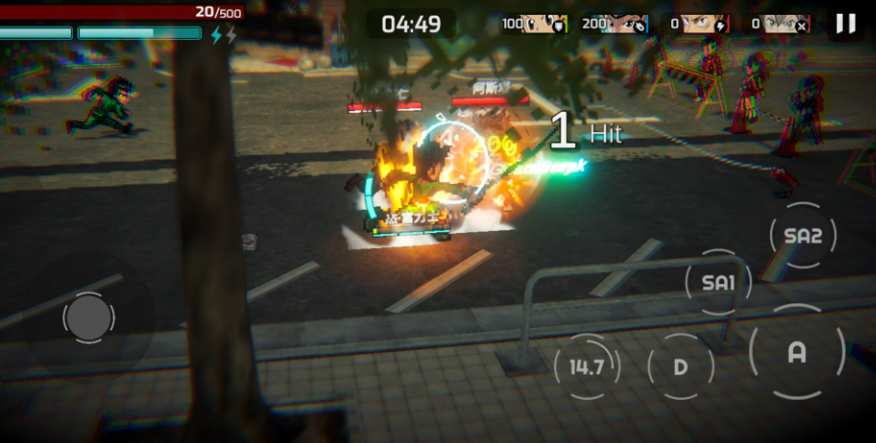Pause the game with the pause button

click(846, 24)
